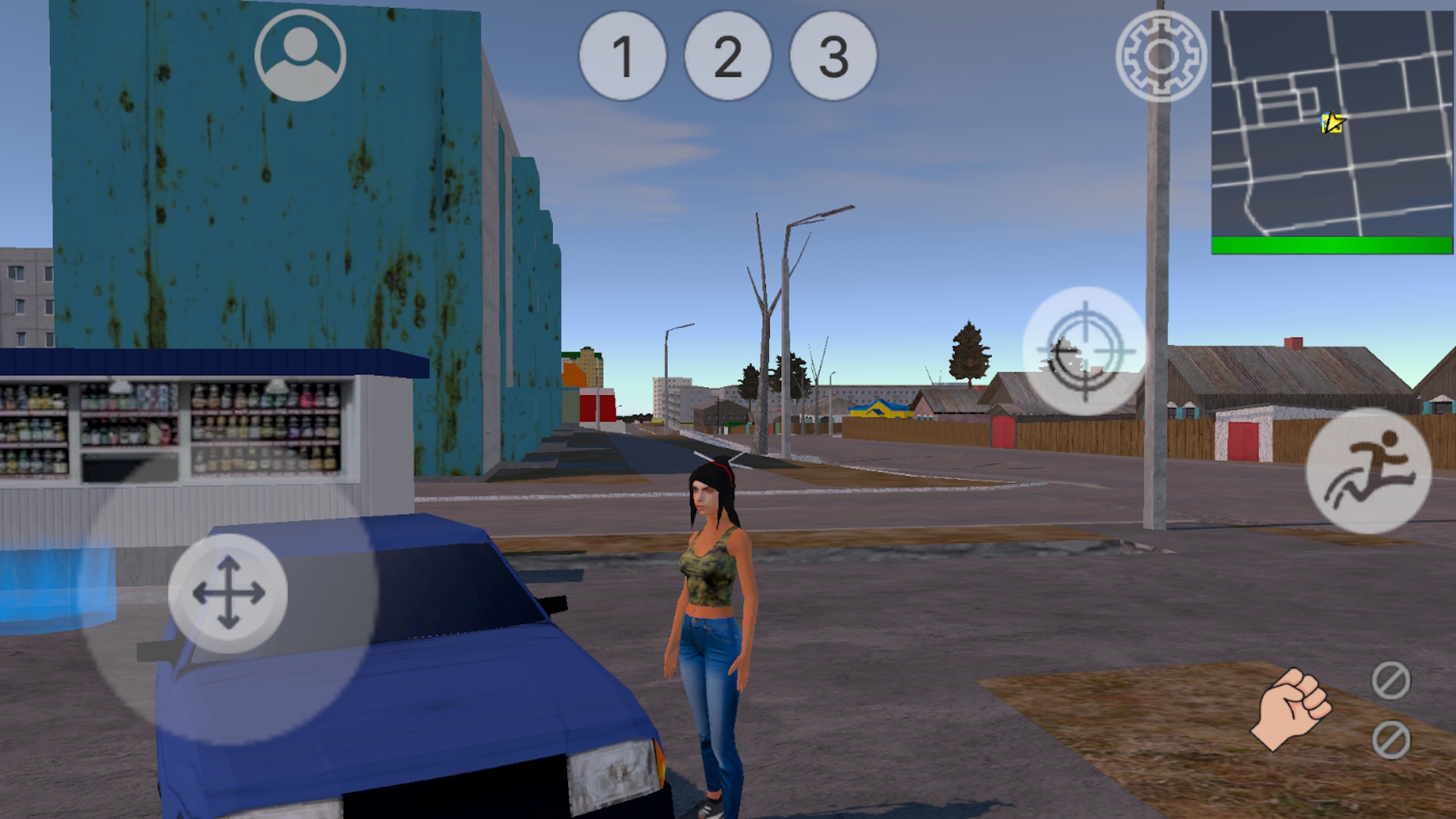This screenshot has width=1456, height=819.
Task: Tap the running man sprint icon
Action: pyautogui.click(x=1369, y=472)
